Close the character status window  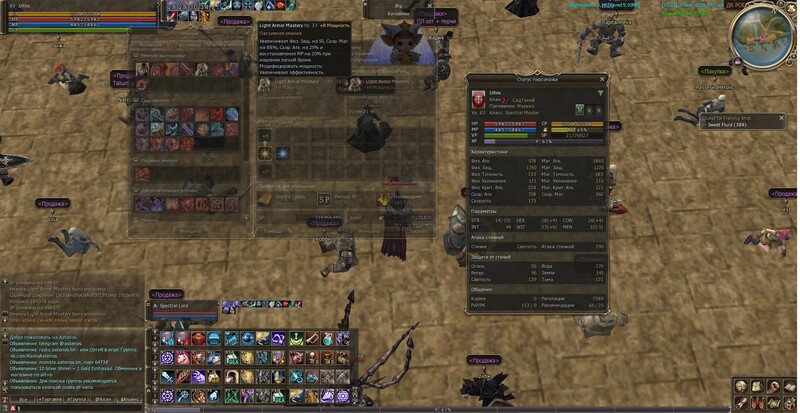point(601,78)
